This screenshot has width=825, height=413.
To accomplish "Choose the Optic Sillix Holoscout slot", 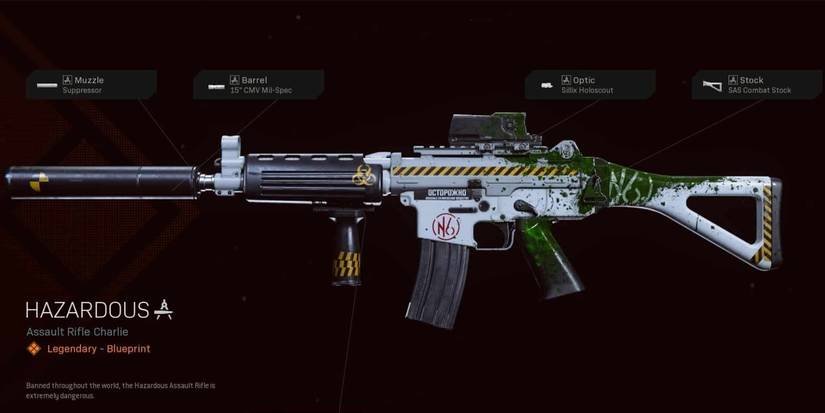I will point(589,85).
